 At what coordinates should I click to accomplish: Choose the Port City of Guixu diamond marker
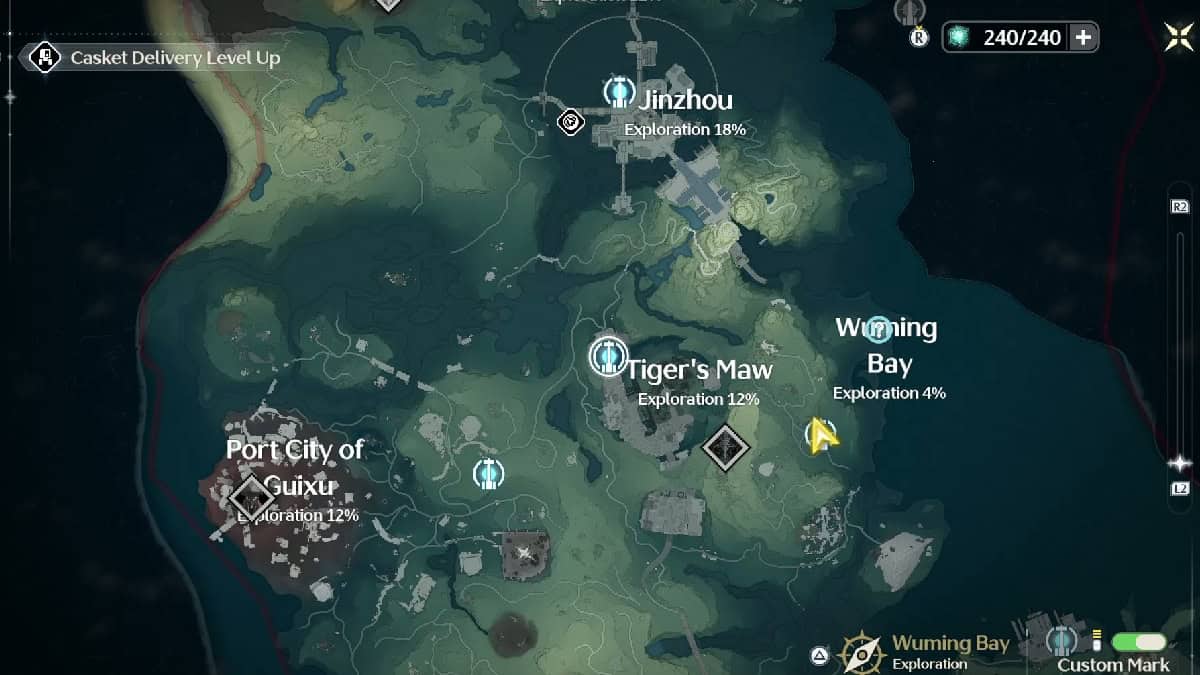(250, 494)
